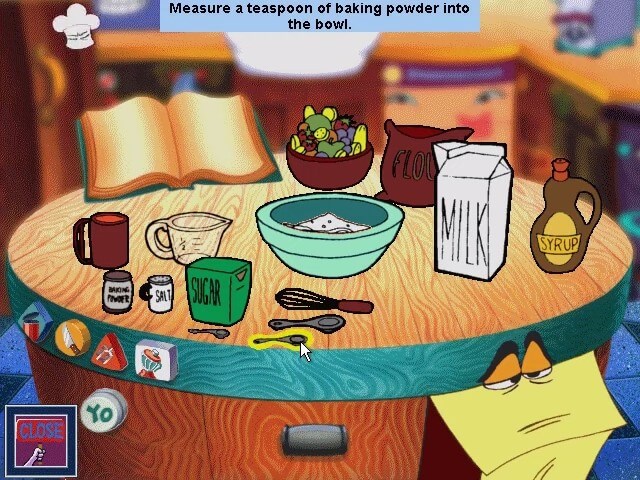The image size is (640, 480).
Task: Choose the red coffee mug
Action: click(x=102, y=240)
